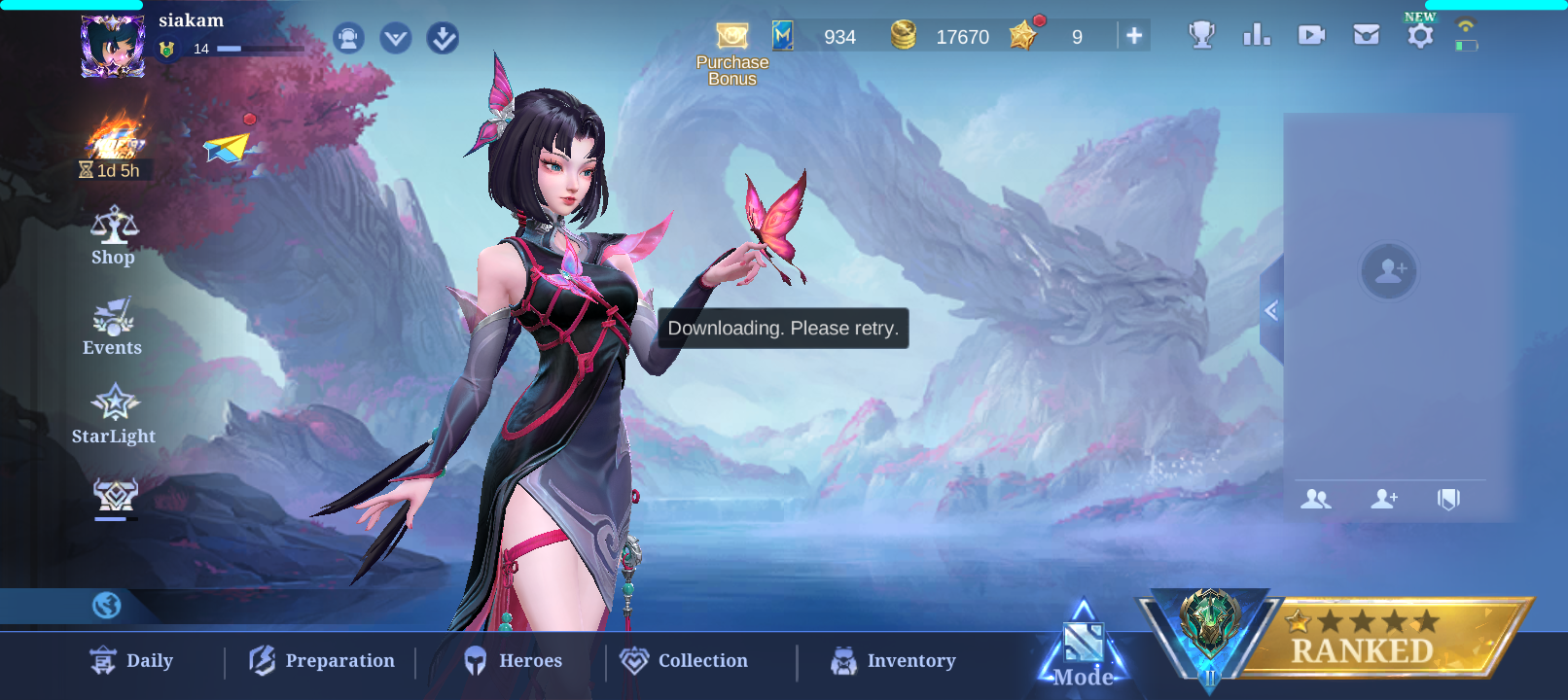Switch to the Heroes tab
The width and height of the screenshot is (1568, 700).
tap(517, 660)
